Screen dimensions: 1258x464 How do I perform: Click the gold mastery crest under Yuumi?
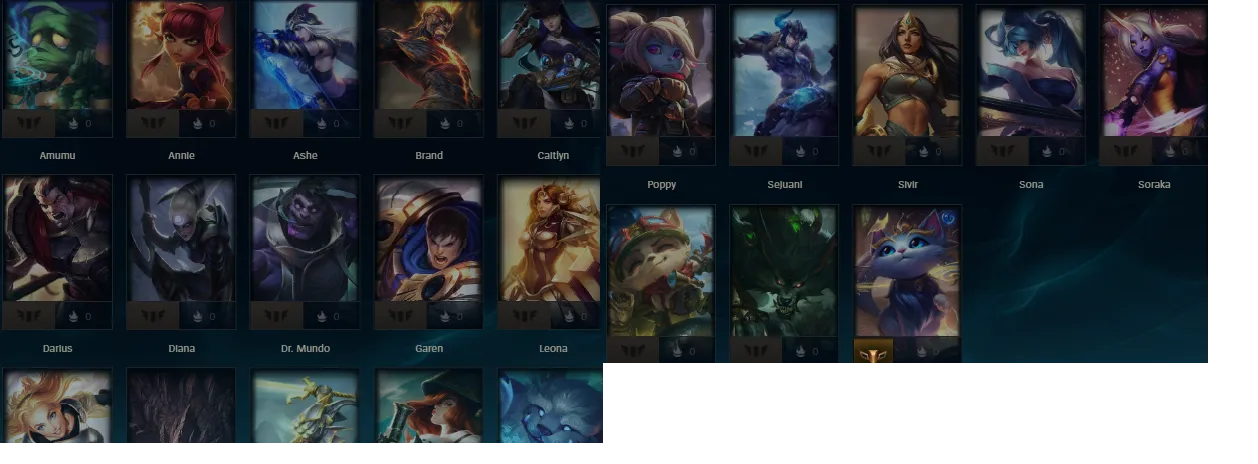pos(873,352)
